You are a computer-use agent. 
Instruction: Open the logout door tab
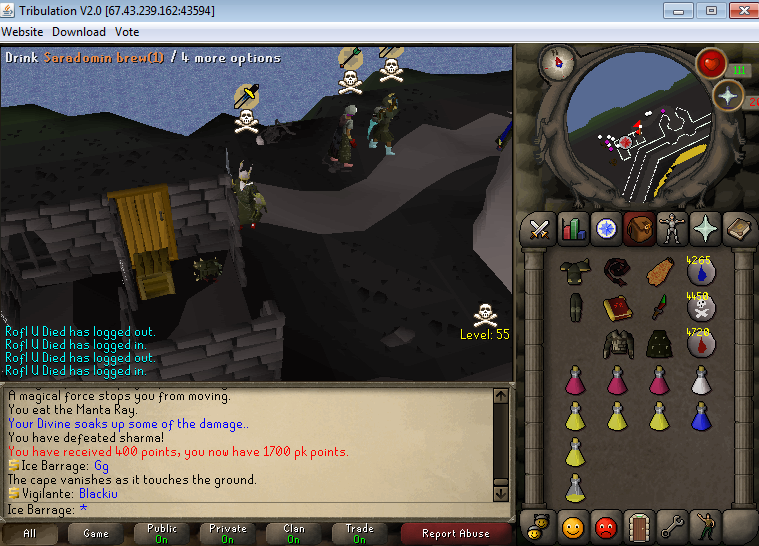[639, 524]
